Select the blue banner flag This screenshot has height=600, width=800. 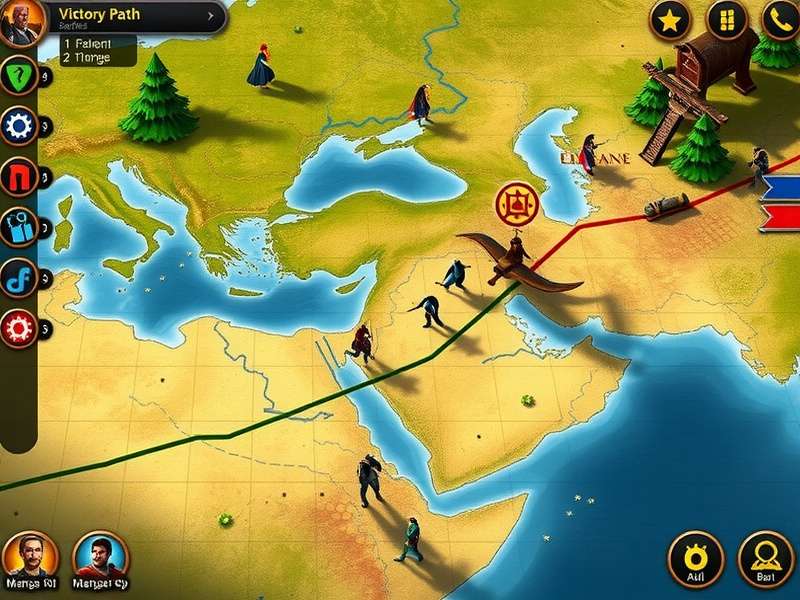click(781, 187)
